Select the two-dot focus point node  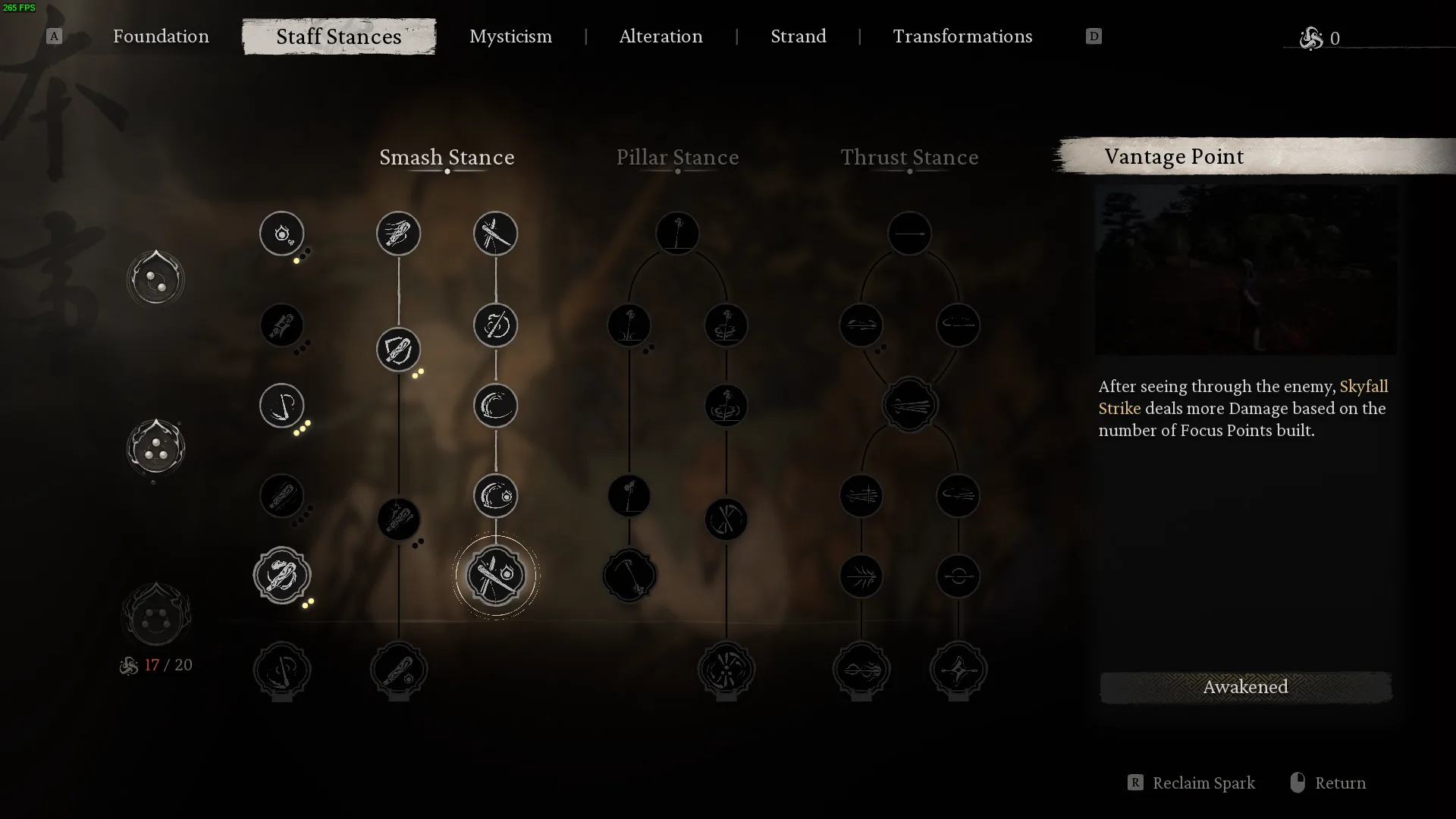(156, 278)
